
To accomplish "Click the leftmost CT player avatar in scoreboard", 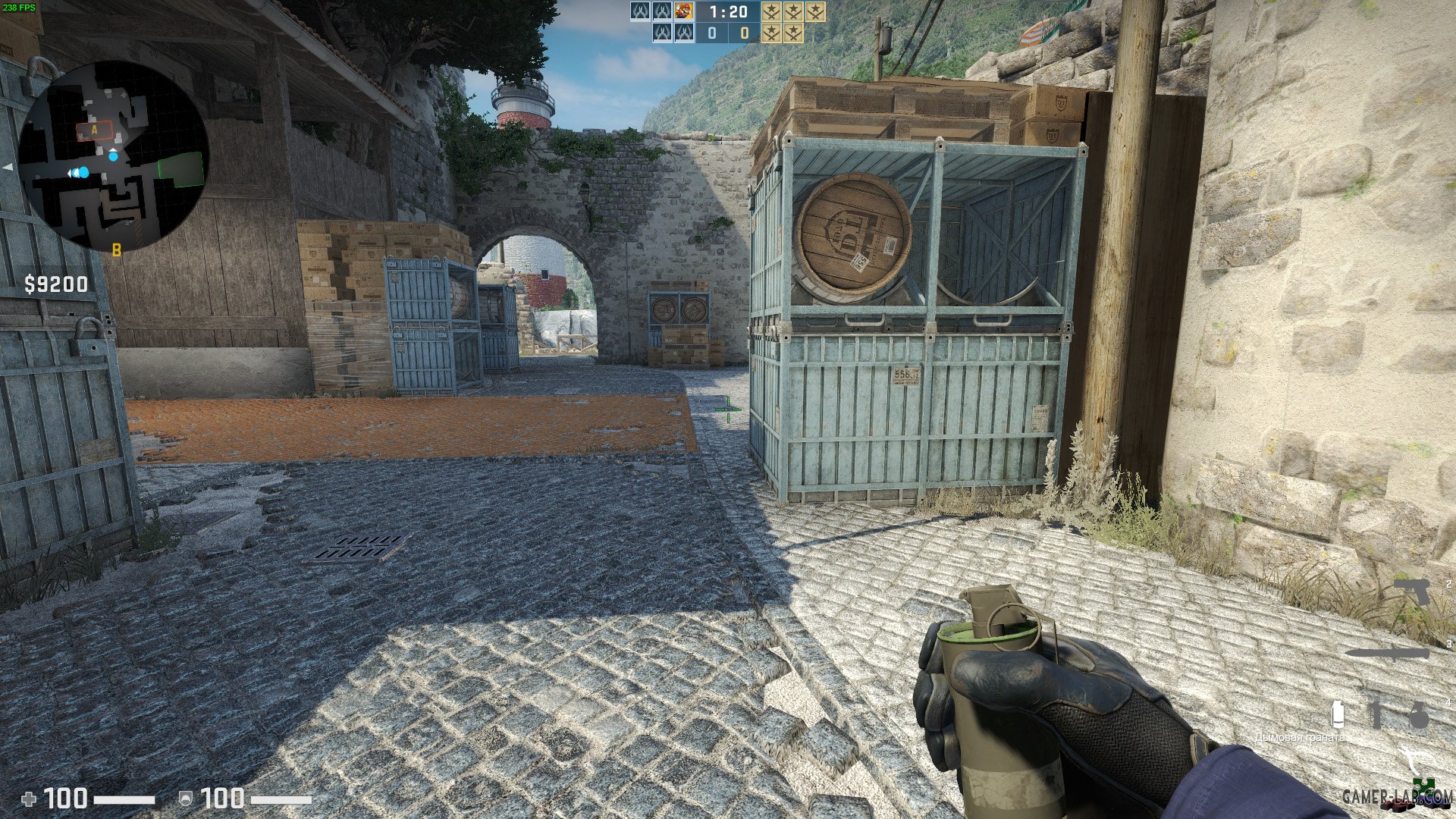I will coord(640,12).
